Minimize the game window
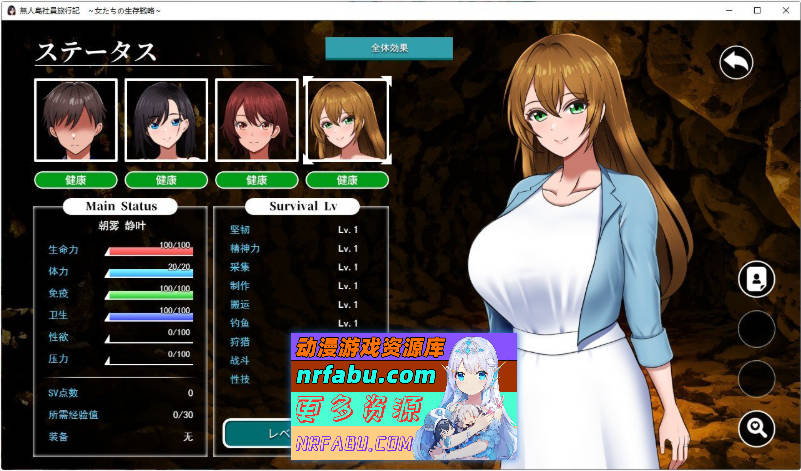This screenshot has height=471, width=801. (x=727, y=10)
